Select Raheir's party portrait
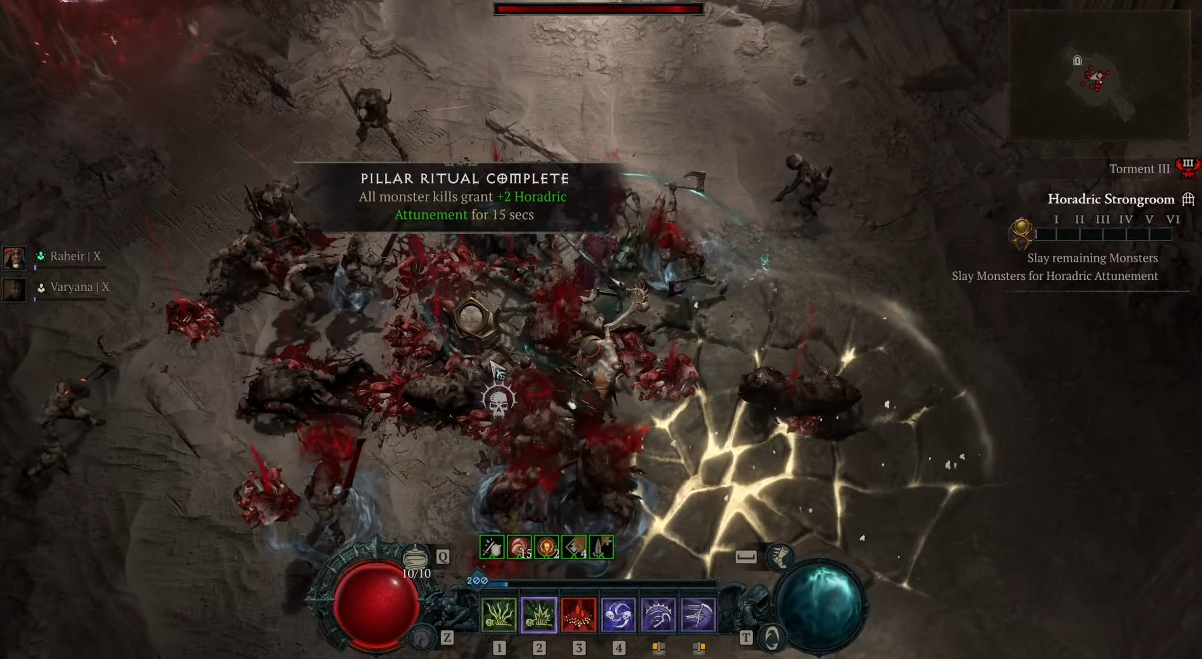This screenshot has width=1202, height=659. pyautogui.click(x=15, y=258)
